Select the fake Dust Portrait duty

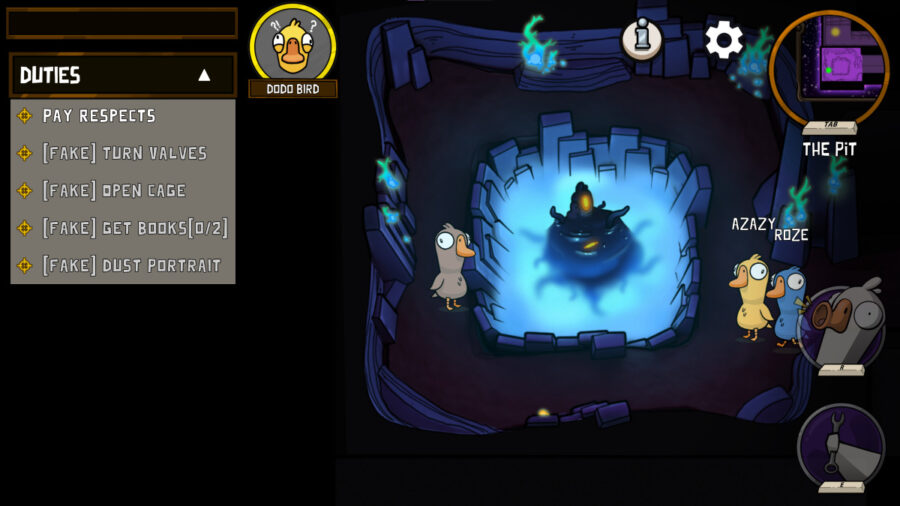point(131,266)
